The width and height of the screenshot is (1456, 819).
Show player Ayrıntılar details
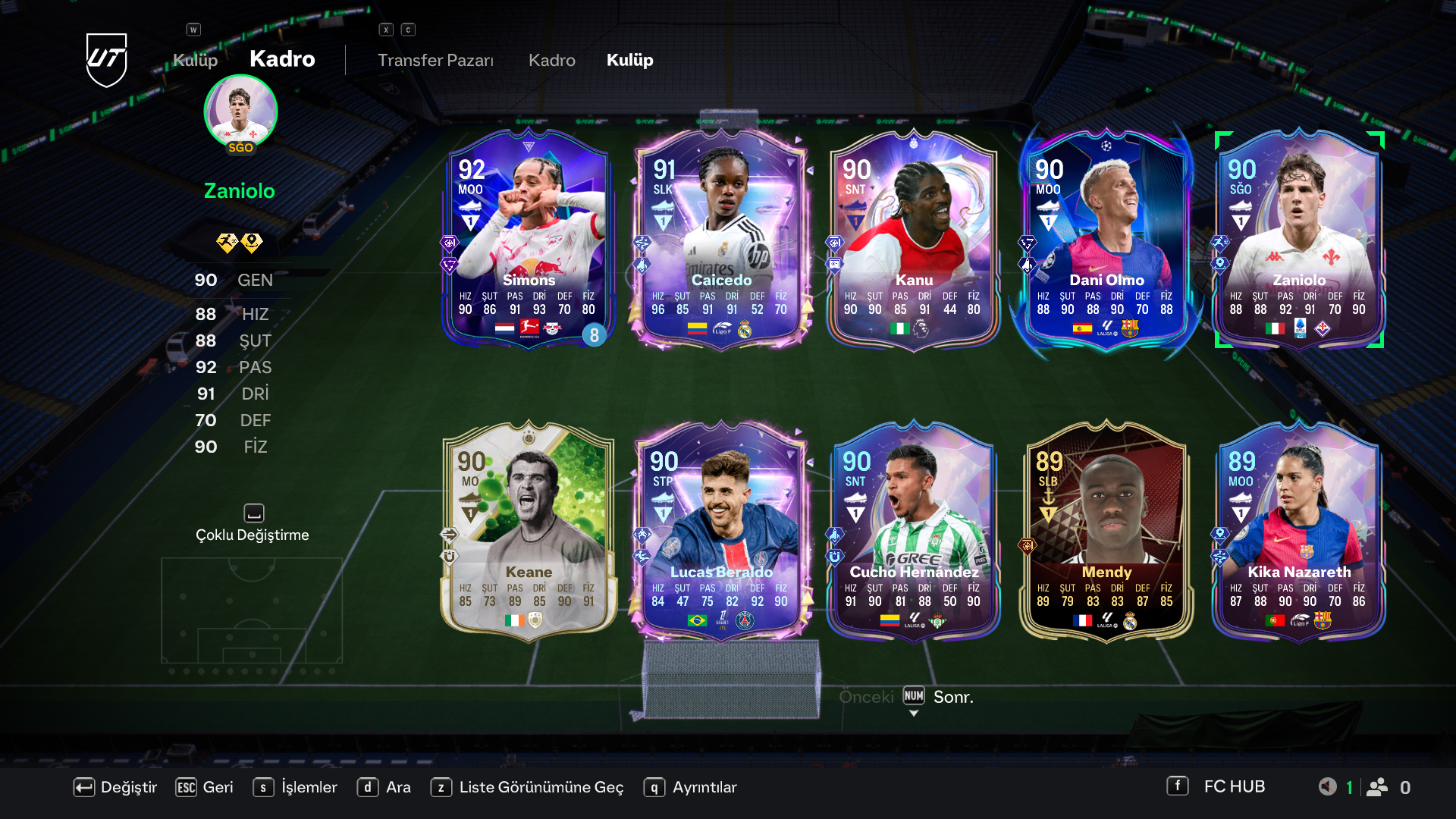[x=691, y=787]
